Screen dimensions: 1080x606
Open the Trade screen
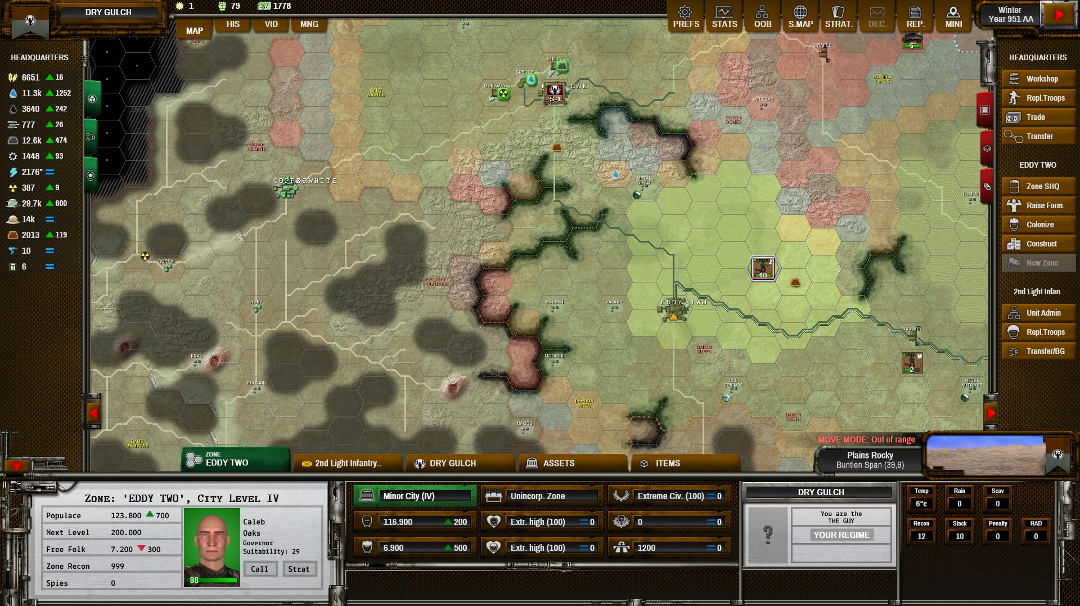click(x=1041, y=117)
